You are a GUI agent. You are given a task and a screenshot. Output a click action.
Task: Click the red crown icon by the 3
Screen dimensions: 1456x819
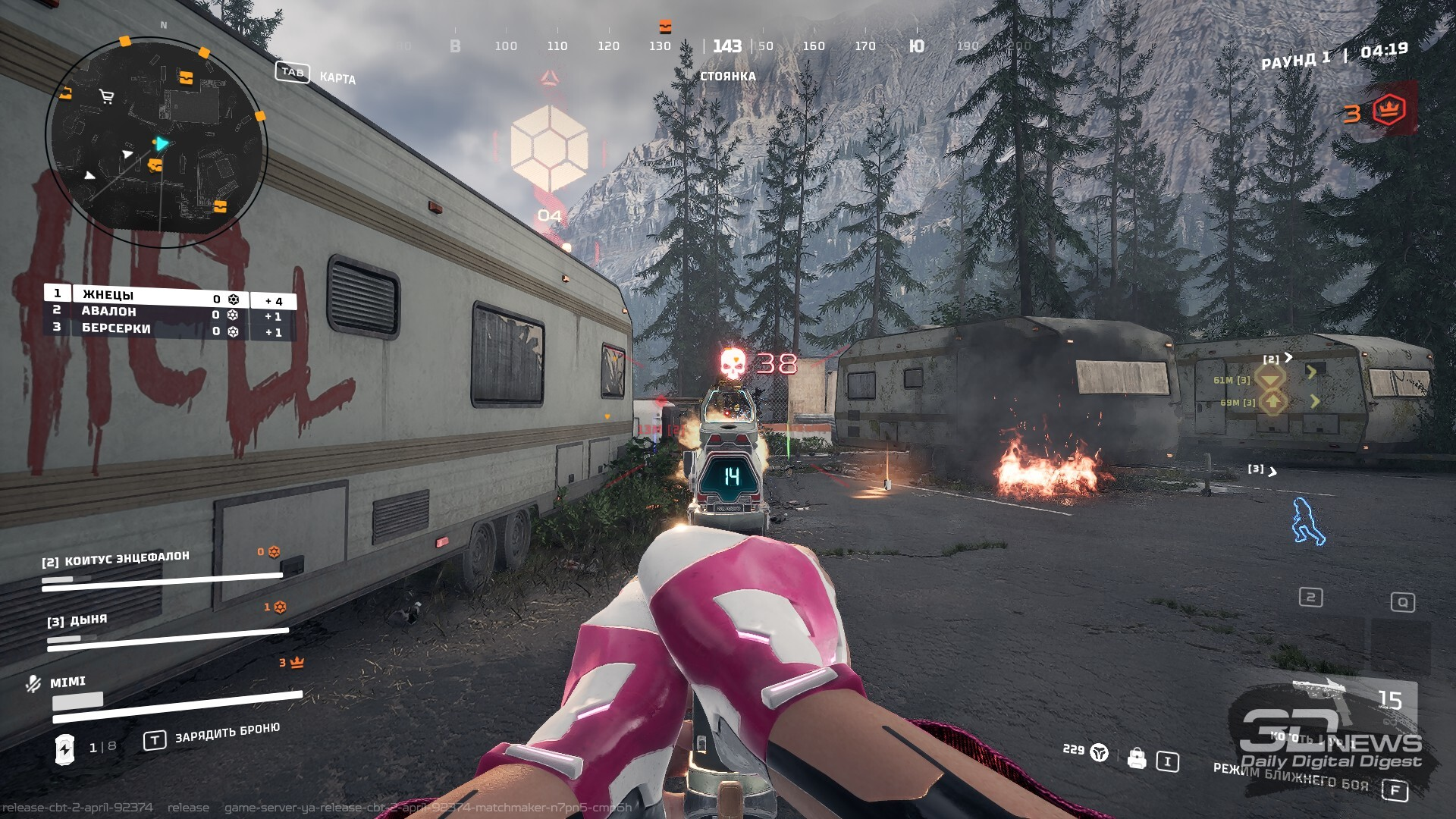click(1389, 110)
